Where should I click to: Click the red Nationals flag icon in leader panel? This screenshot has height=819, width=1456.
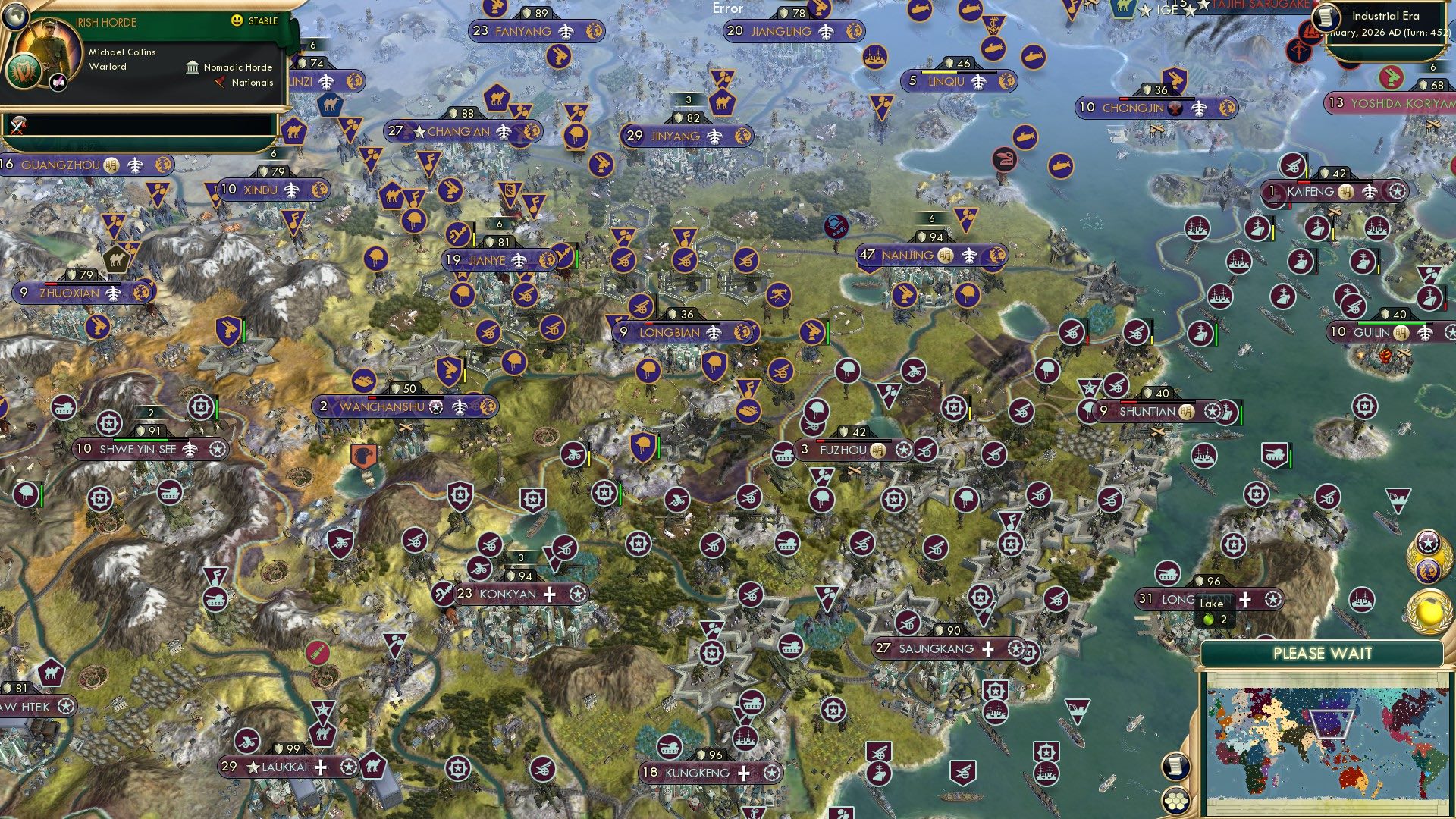(221, 83)
